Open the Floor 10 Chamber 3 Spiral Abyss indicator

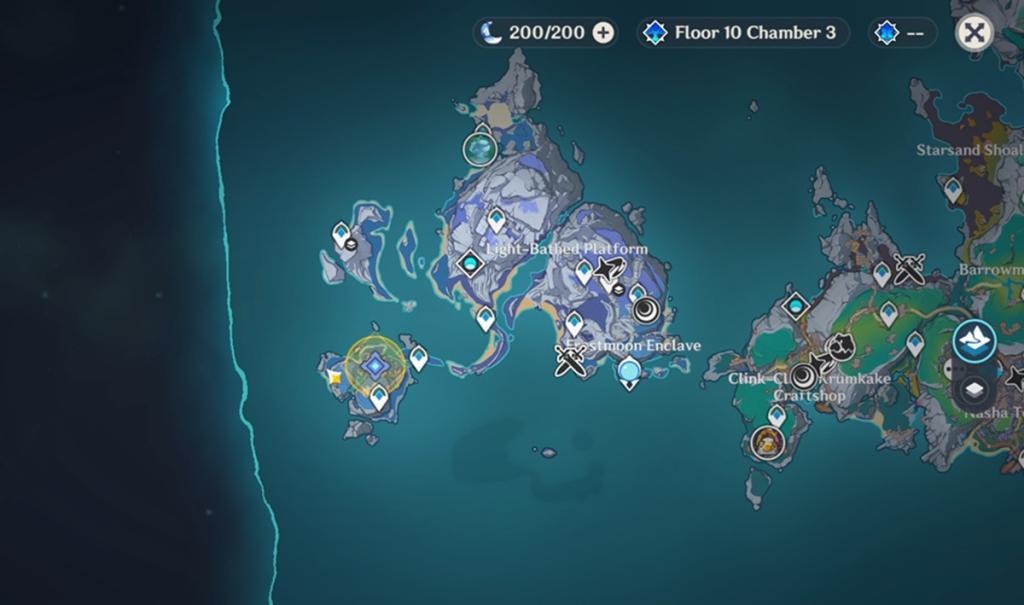(x=743, y=33)
